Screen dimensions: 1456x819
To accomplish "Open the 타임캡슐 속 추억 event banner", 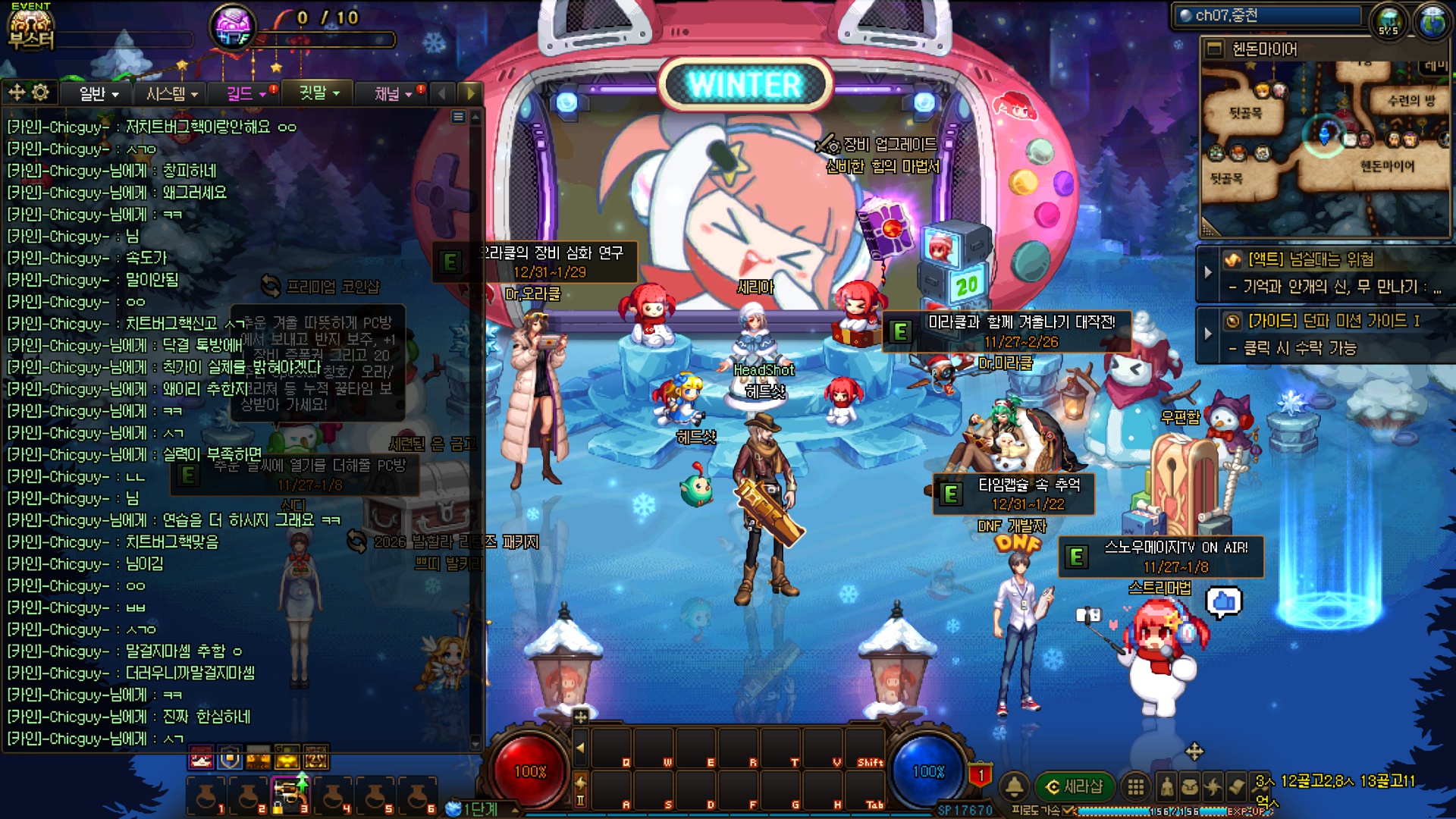I will point(1015,494).
